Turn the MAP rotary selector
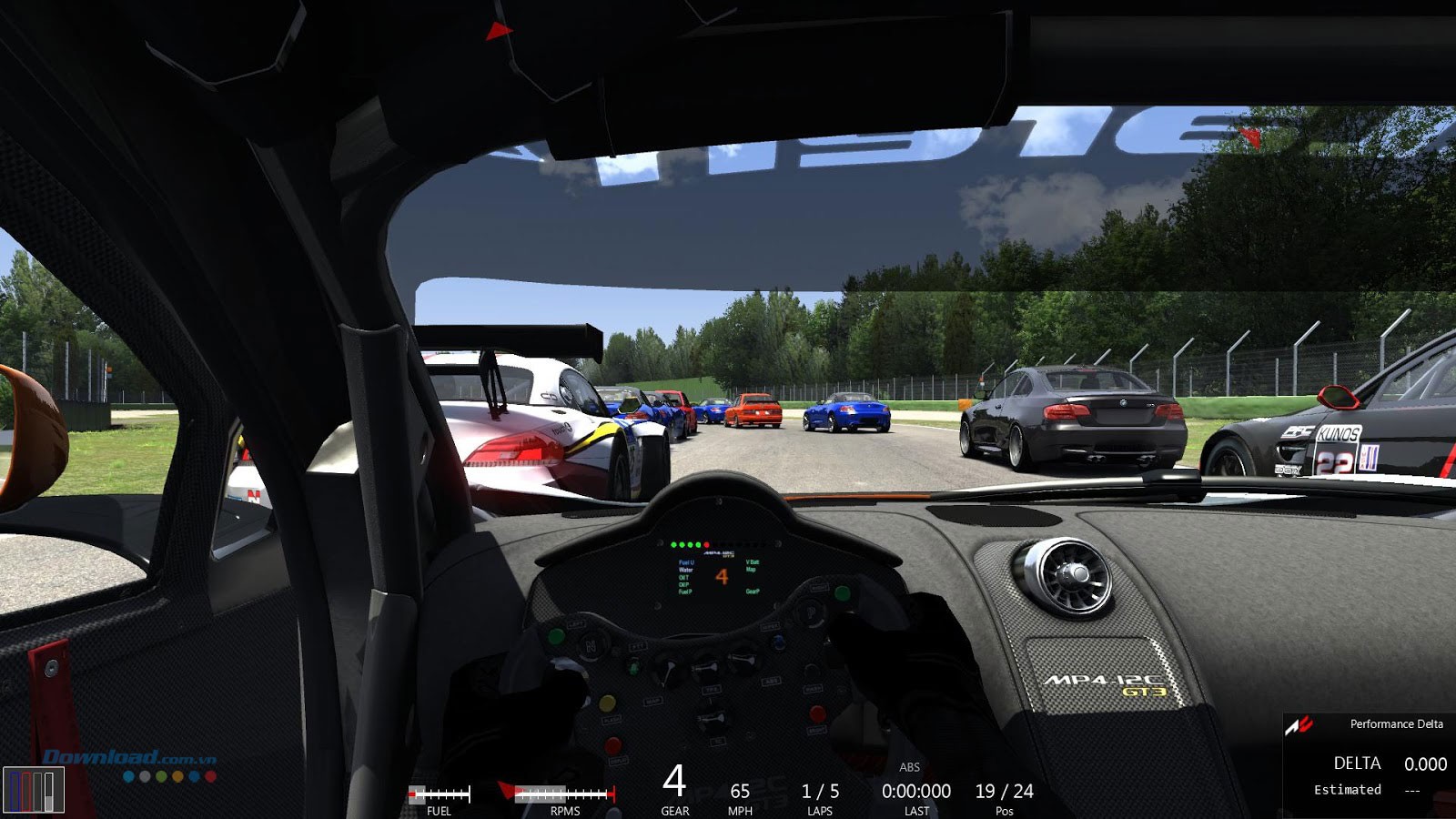This screenshot has width=1456, height=819. [666, 668]
